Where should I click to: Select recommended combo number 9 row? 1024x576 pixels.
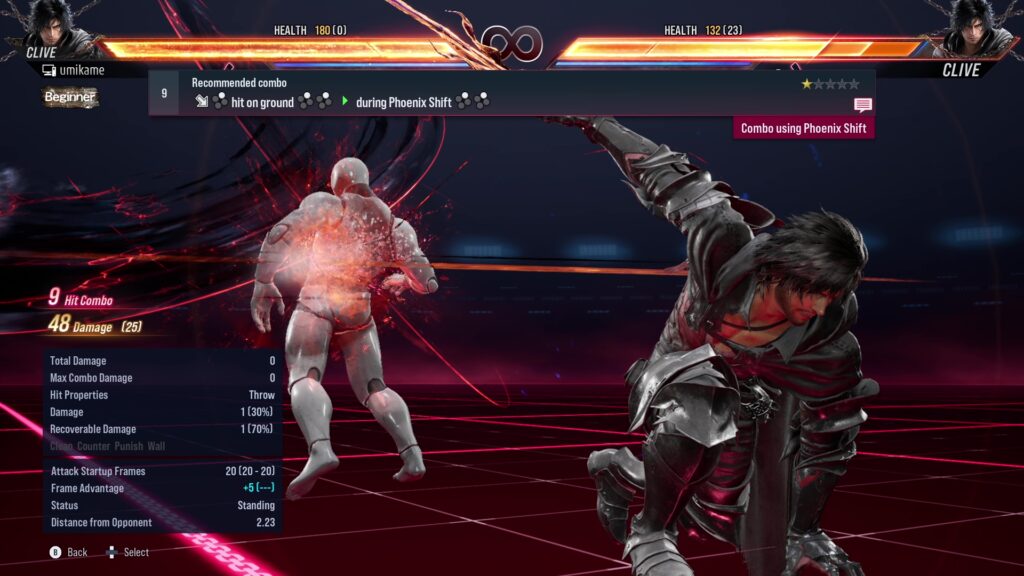coord(510,93)
